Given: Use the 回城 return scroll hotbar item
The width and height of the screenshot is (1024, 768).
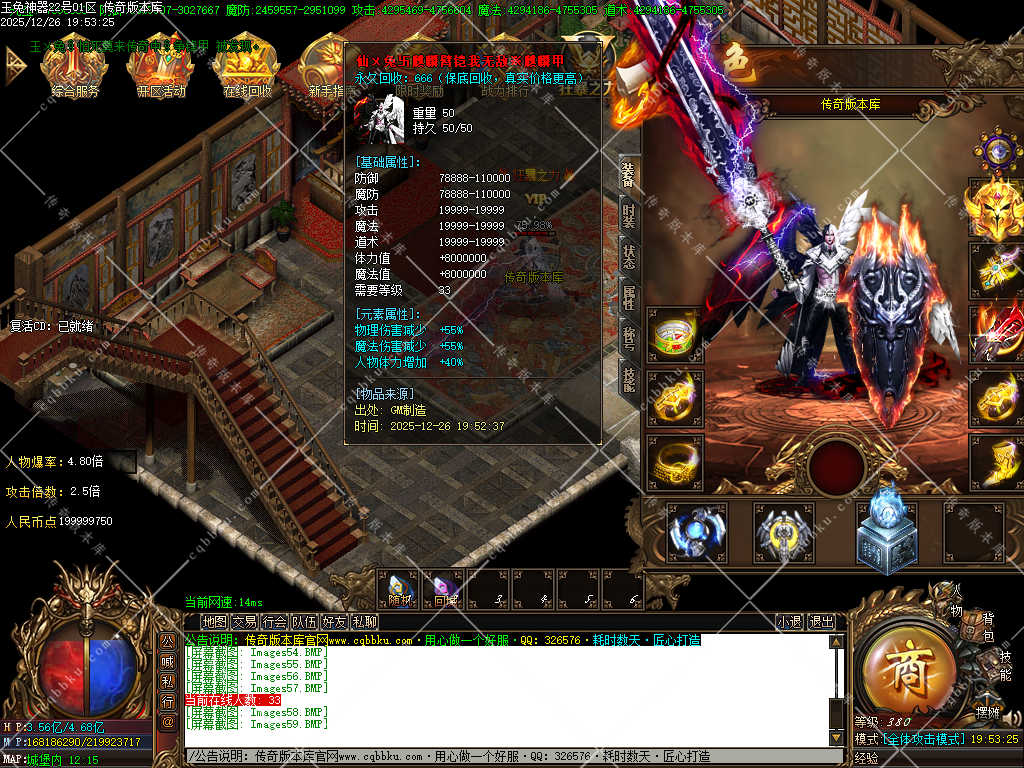Looking at the screenshot, I should point(445,590).
